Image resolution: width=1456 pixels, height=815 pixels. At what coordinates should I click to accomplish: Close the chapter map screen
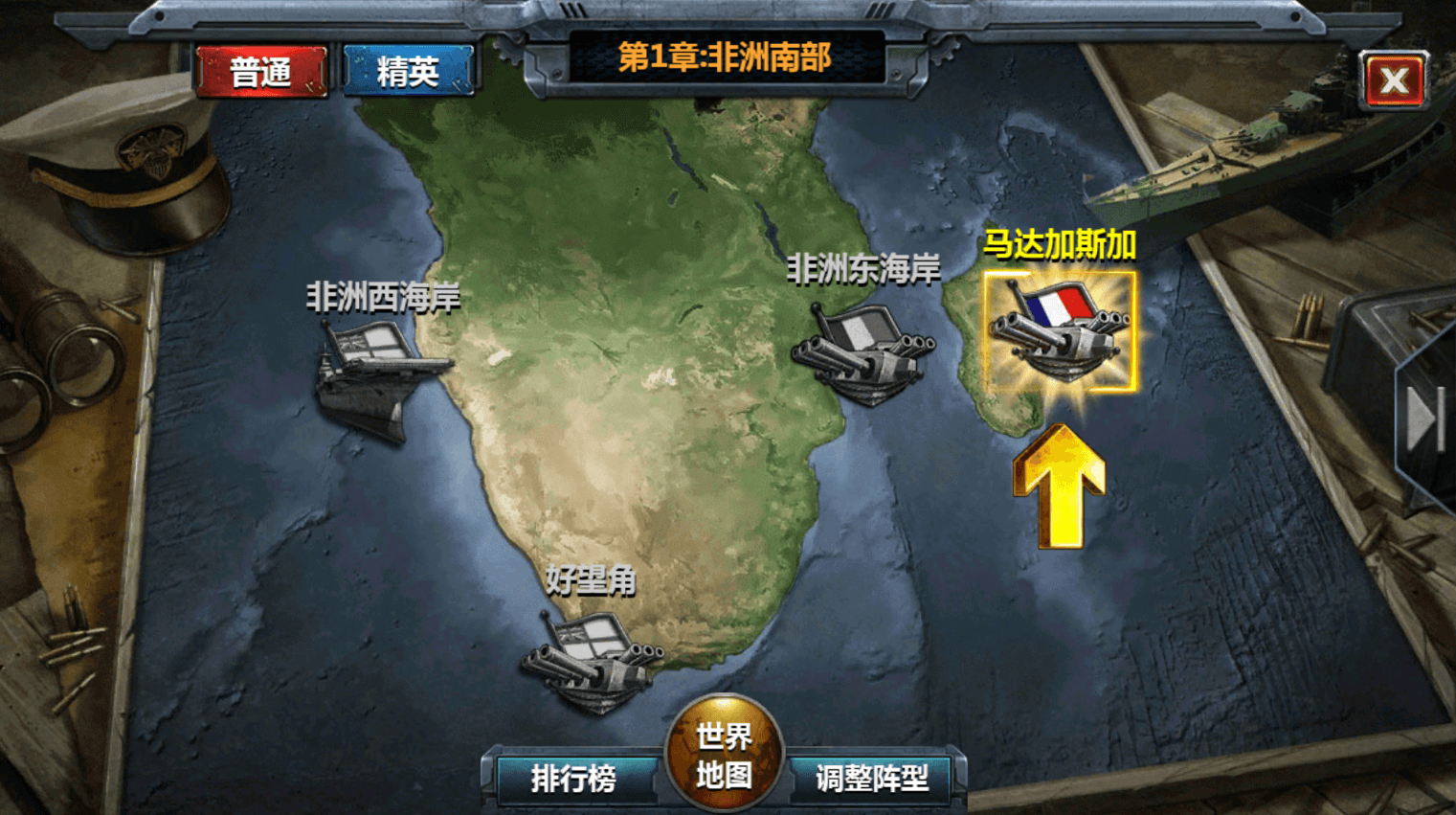pyautogui.click(x=1394, y=80)
